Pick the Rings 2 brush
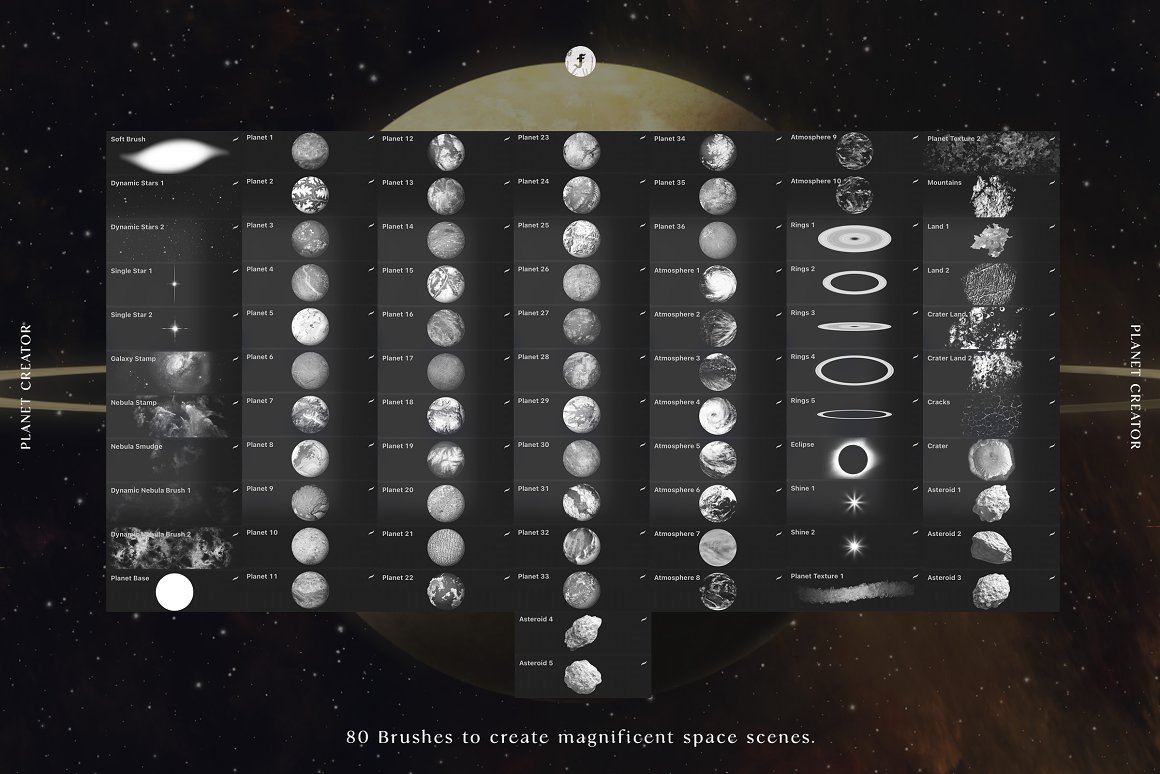This screenshot has width=1160, height=774. pyautogui.click(x=853, y=283)
